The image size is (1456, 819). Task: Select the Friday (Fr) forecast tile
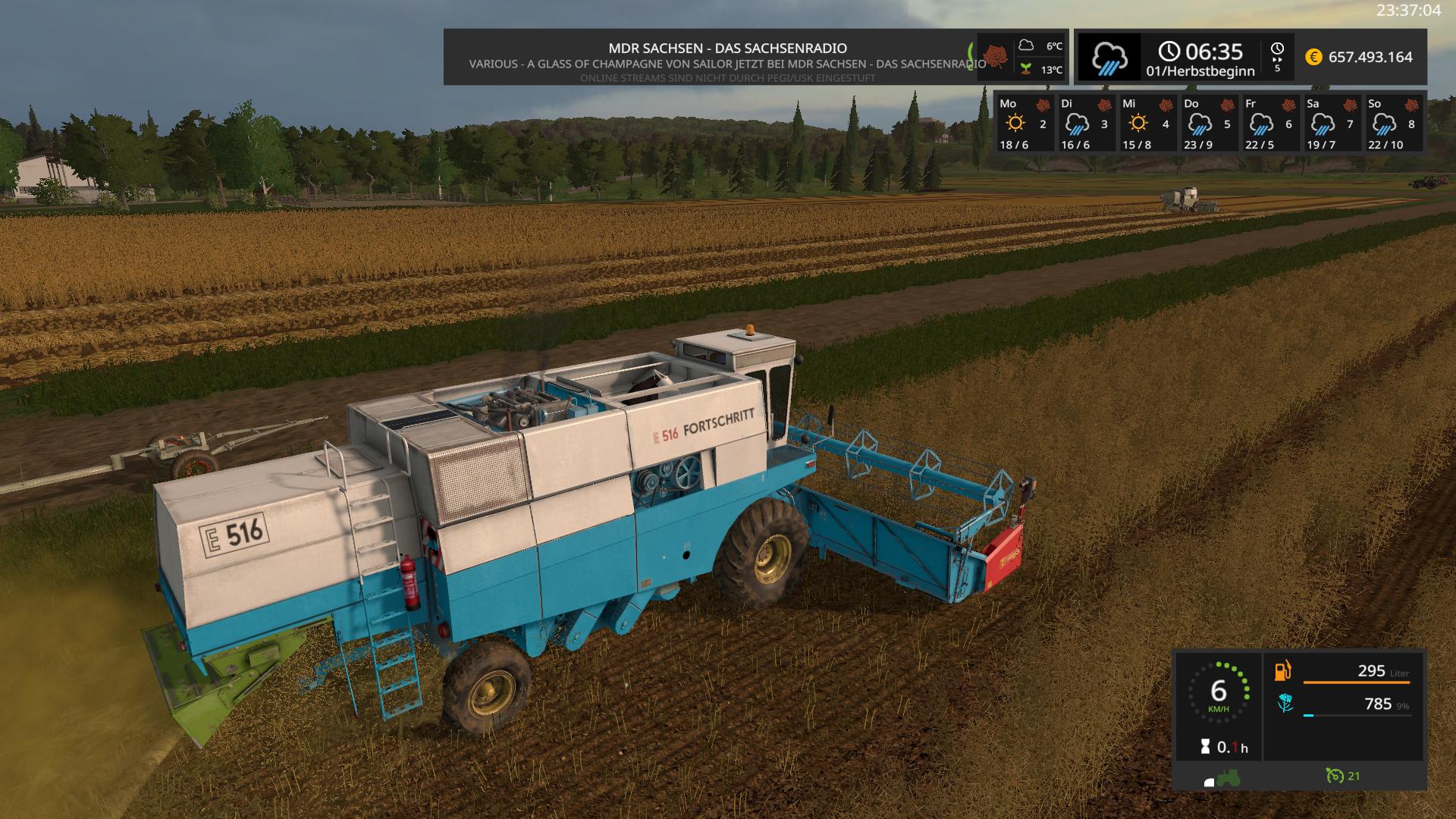click(1270, 123)
